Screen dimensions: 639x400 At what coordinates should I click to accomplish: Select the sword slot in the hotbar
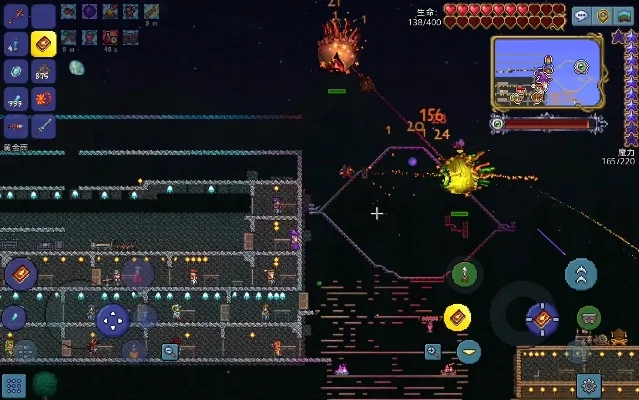43,126
